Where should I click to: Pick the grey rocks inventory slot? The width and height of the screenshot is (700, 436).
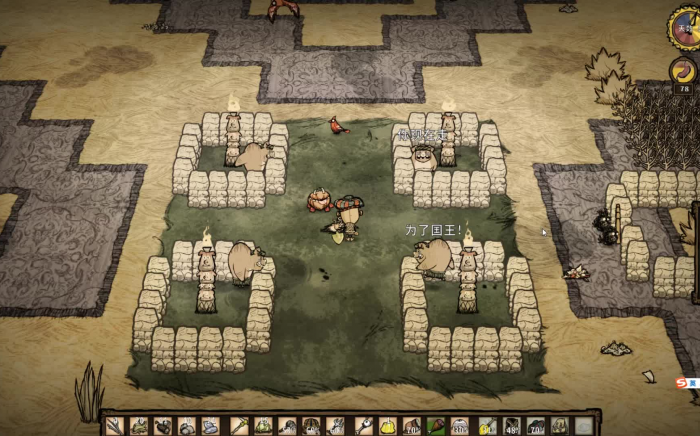click(187, 426)
